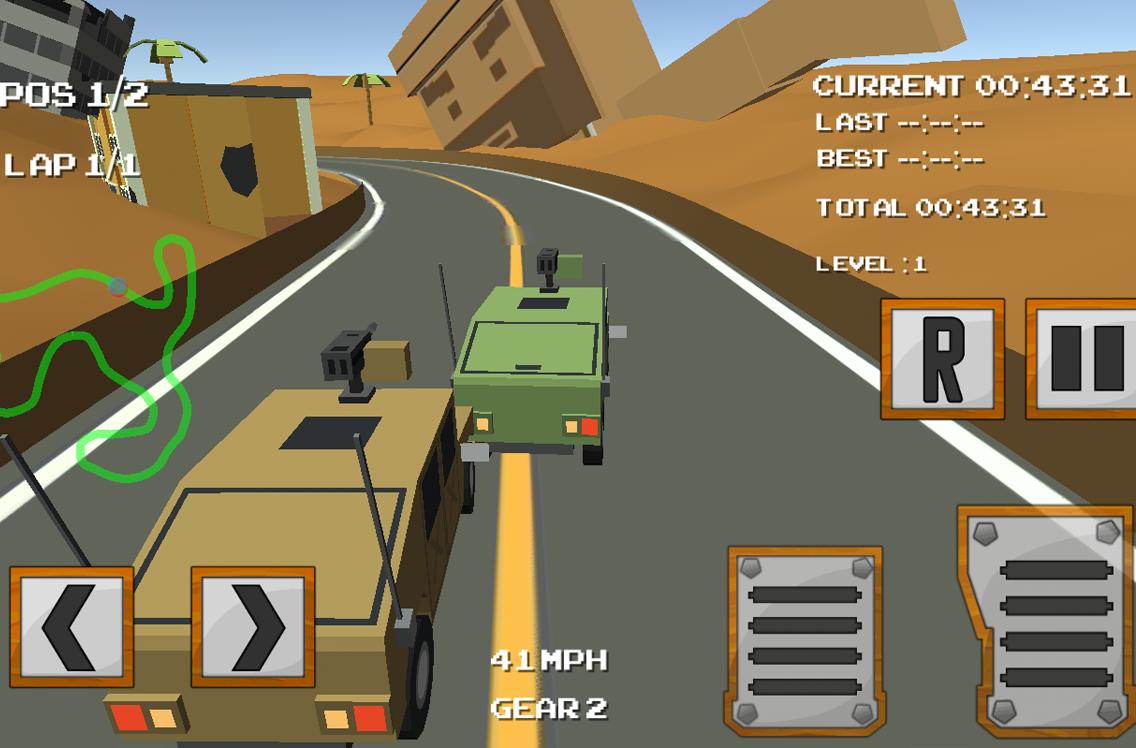Steer left with the left arrow button
This screenshot has height=748, width=1136.
71,627
